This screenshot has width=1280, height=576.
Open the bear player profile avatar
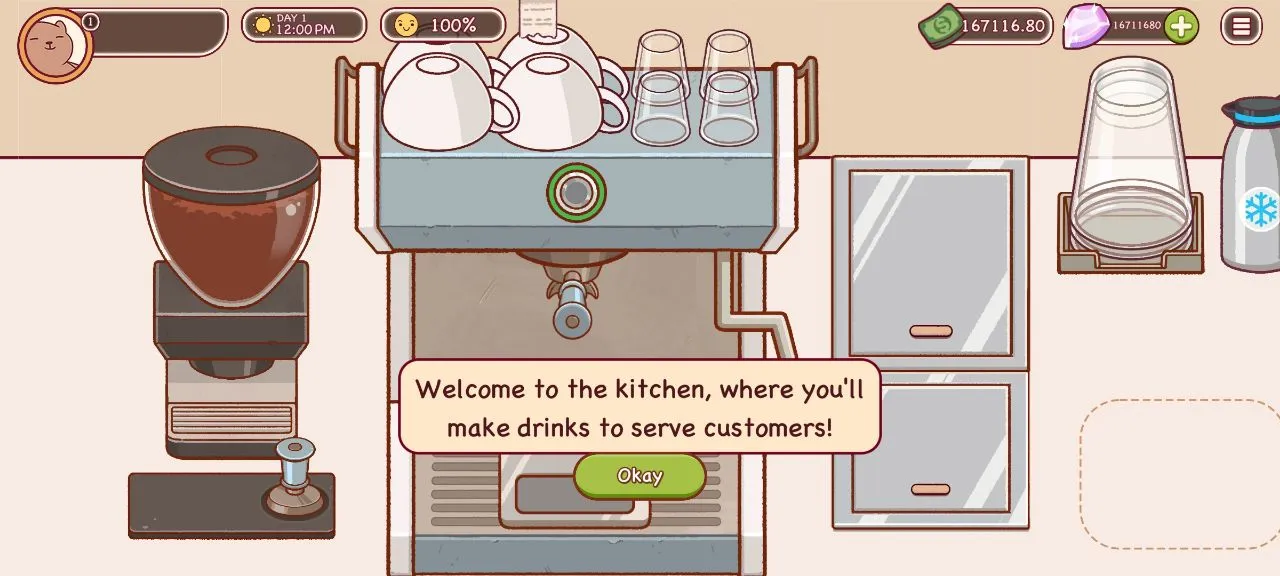pyautogui.click(x=55, y=45)
